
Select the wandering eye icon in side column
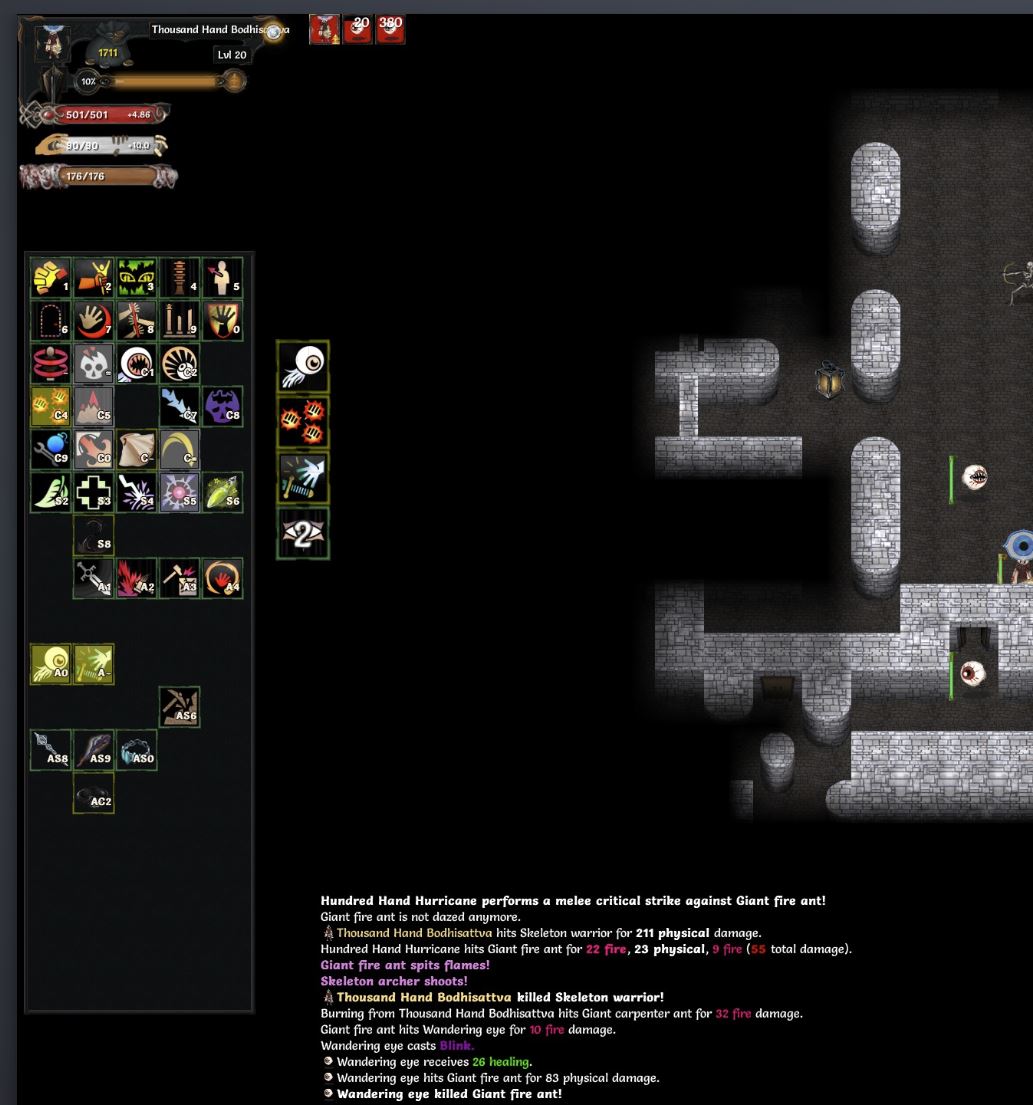303,366
